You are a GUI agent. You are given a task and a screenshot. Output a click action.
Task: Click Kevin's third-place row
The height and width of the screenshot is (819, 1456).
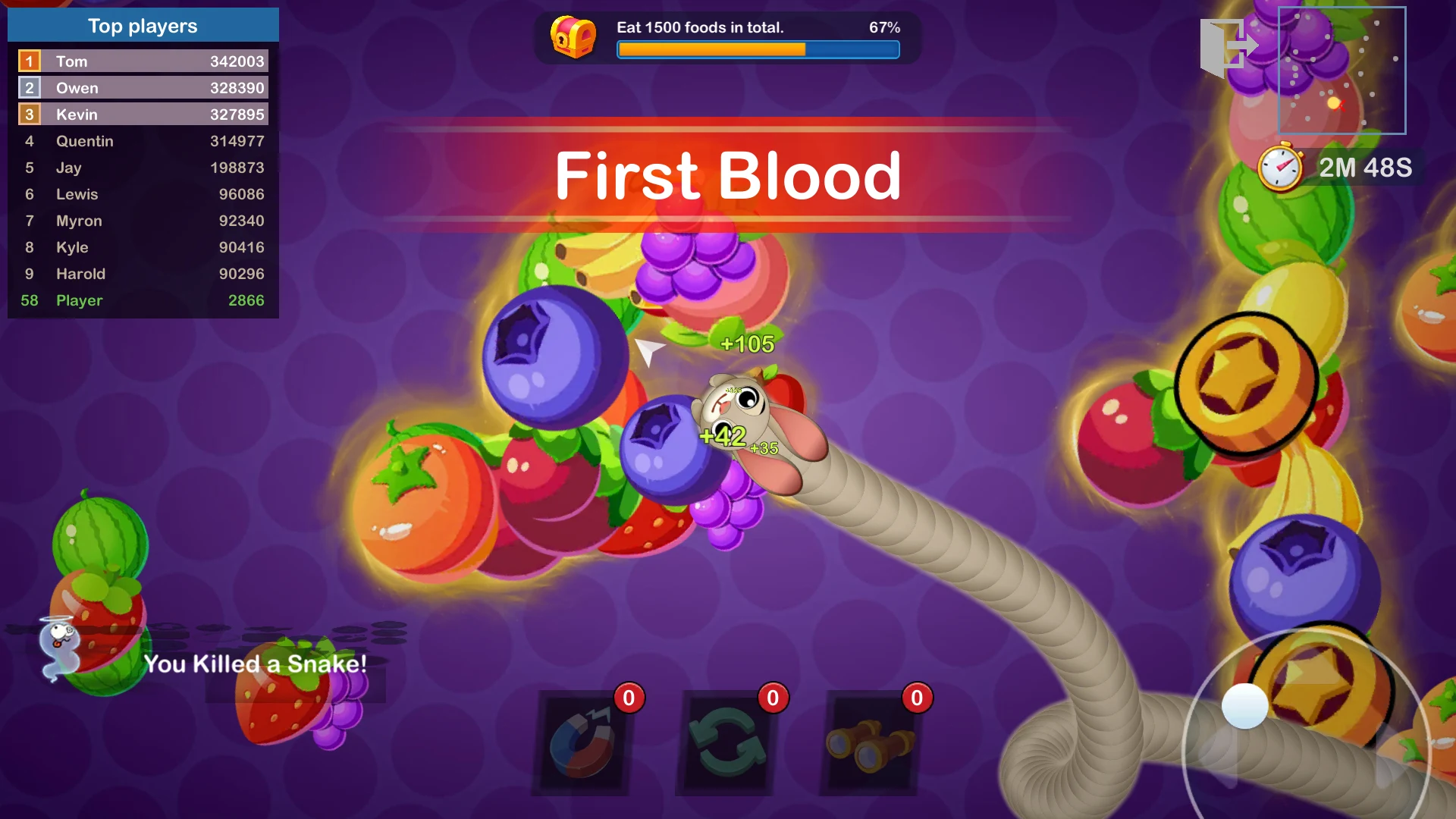pyautogui.click(x=143, y=115)
